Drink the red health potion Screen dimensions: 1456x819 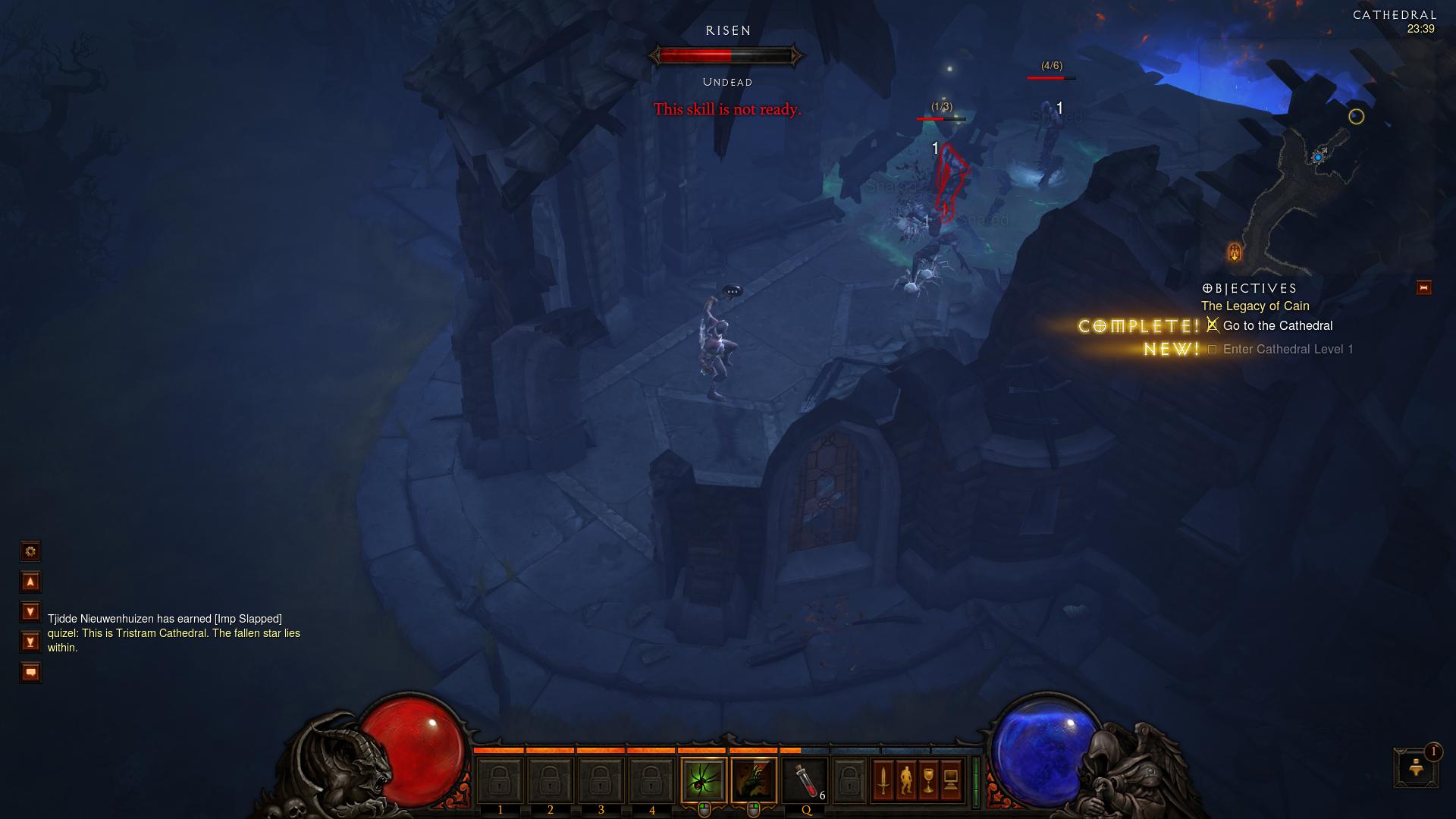click(805, 779)
